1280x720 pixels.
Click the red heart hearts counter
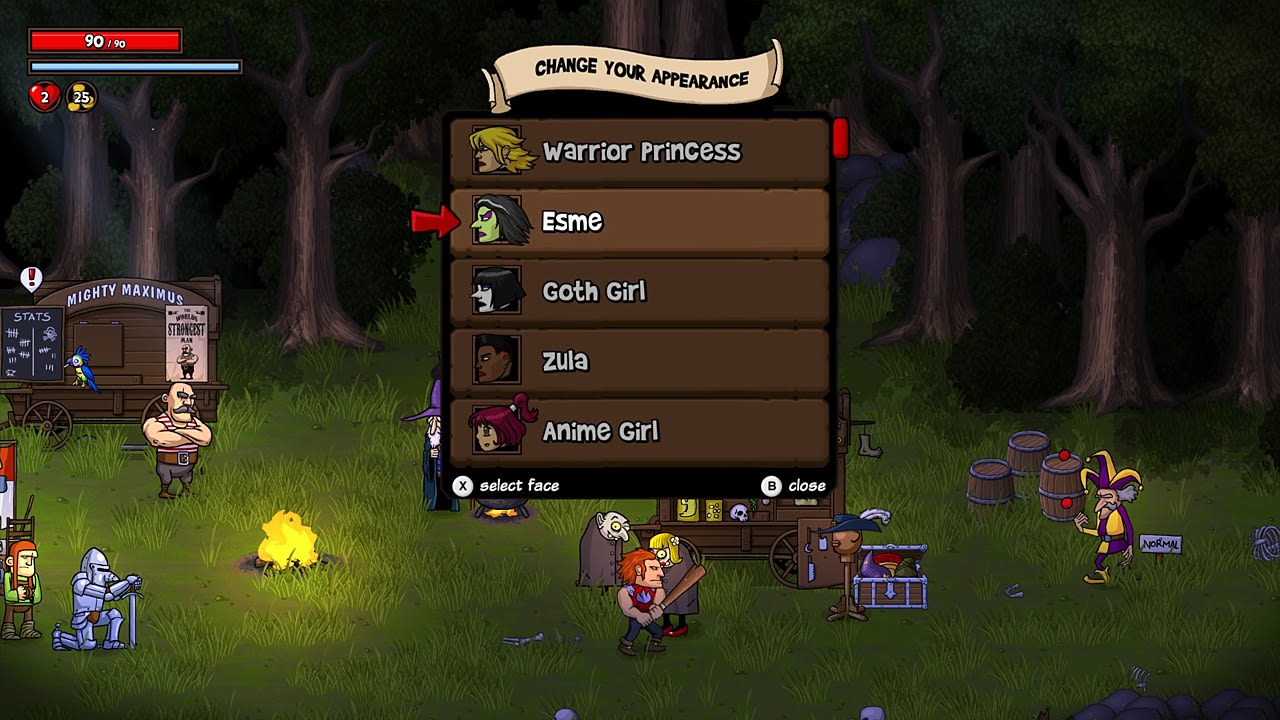42,98
